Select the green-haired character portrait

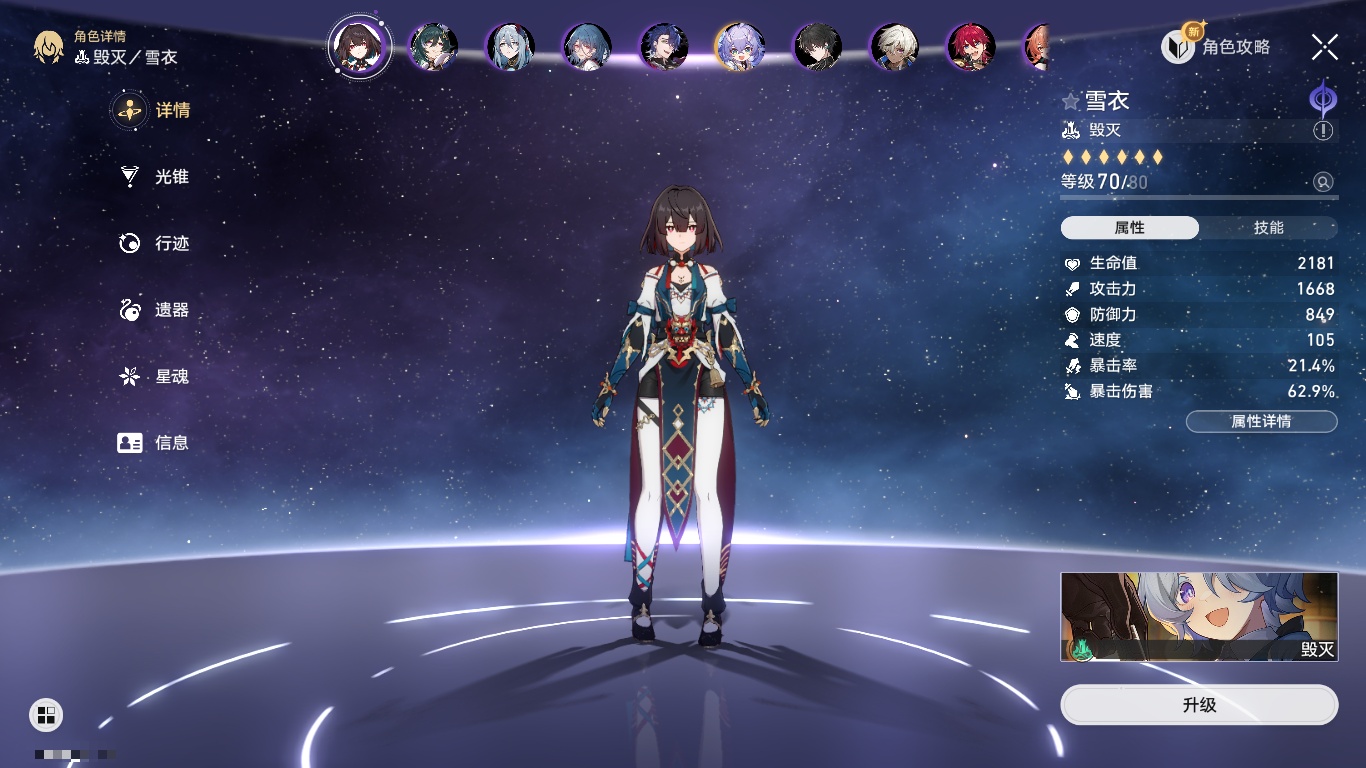(434, 46)
